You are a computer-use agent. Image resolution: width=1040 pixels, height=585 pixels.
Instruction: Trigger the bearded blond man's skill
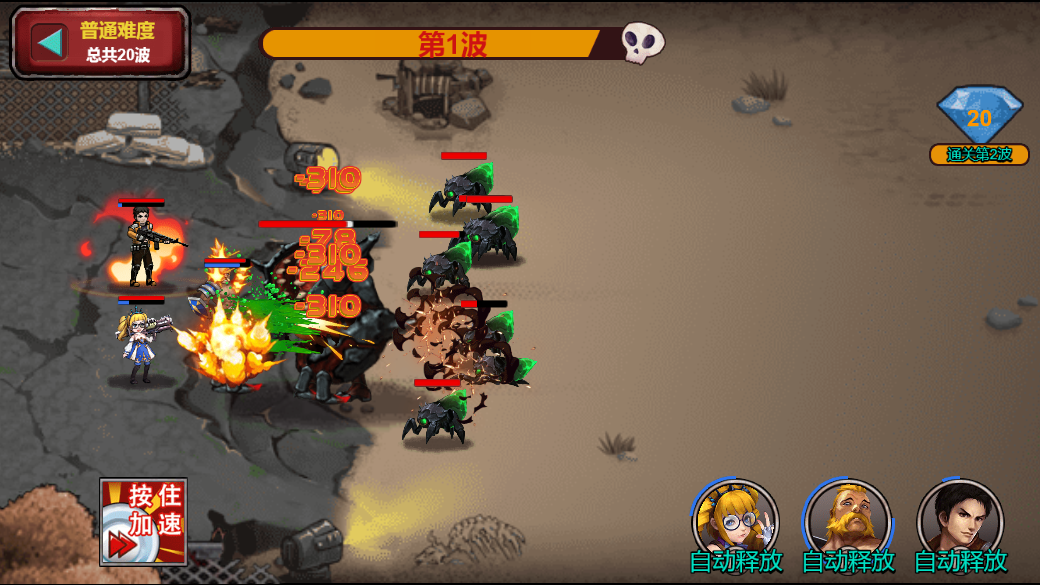coord(848,519)
